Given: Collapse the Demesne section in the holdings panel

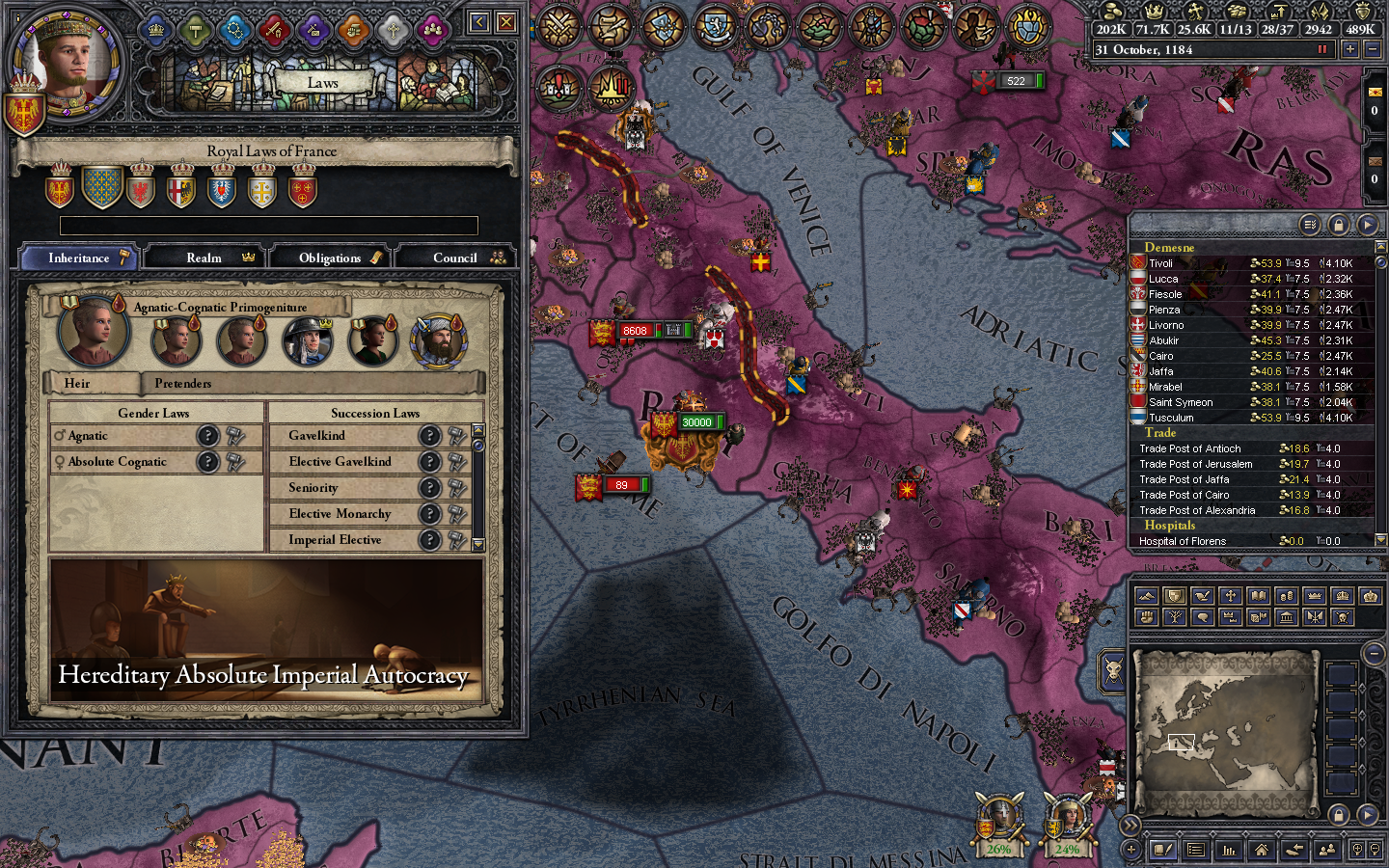Looking at the screenshot, I should pyautogui.click(x=1167, y=248).
